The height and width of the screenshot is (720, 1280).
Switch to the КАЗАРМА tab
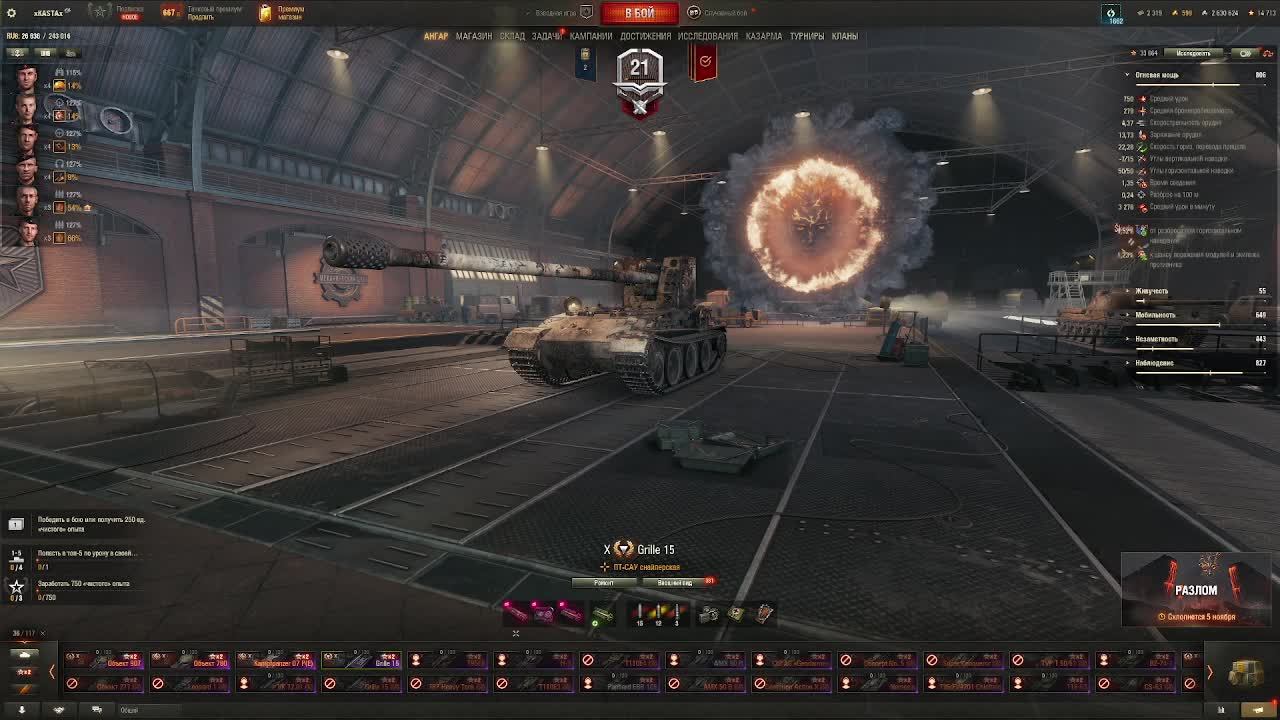[764, 36]
